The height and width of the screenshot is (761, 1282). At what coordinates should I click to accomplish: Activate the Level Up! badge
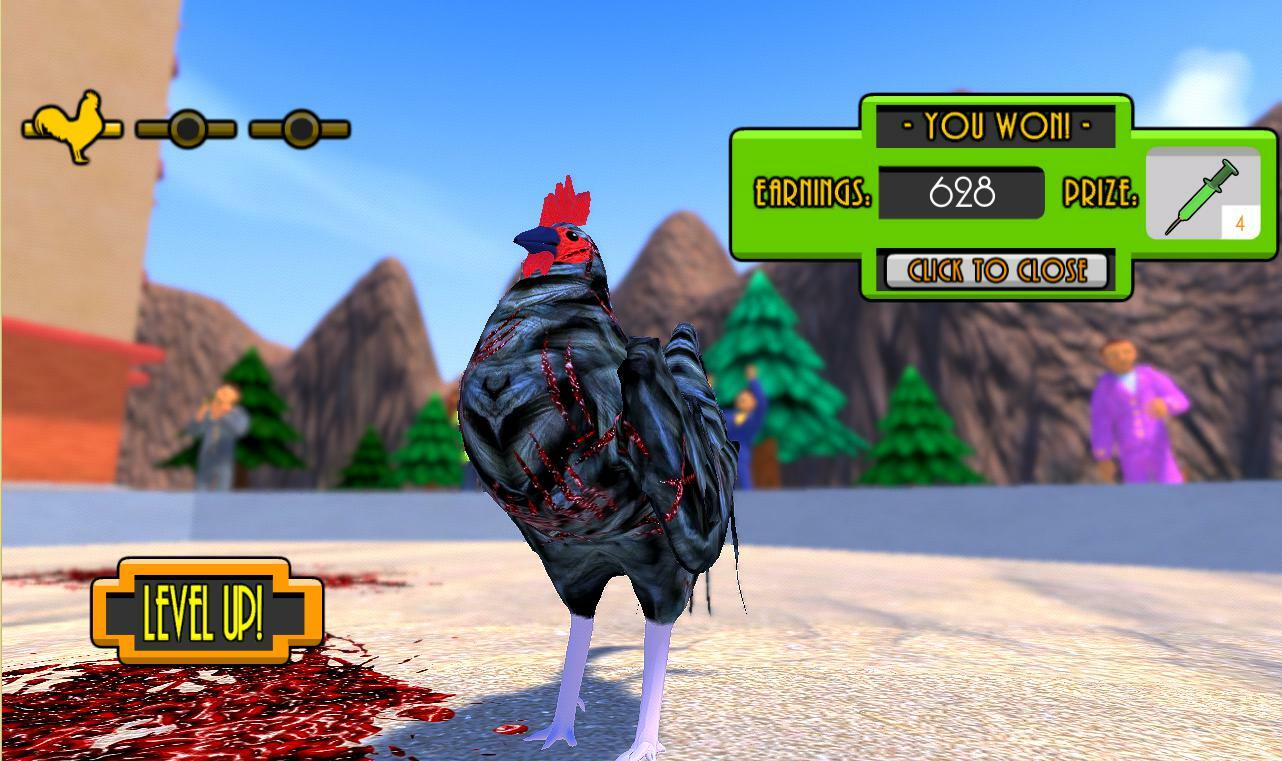(x=207, y=611)
